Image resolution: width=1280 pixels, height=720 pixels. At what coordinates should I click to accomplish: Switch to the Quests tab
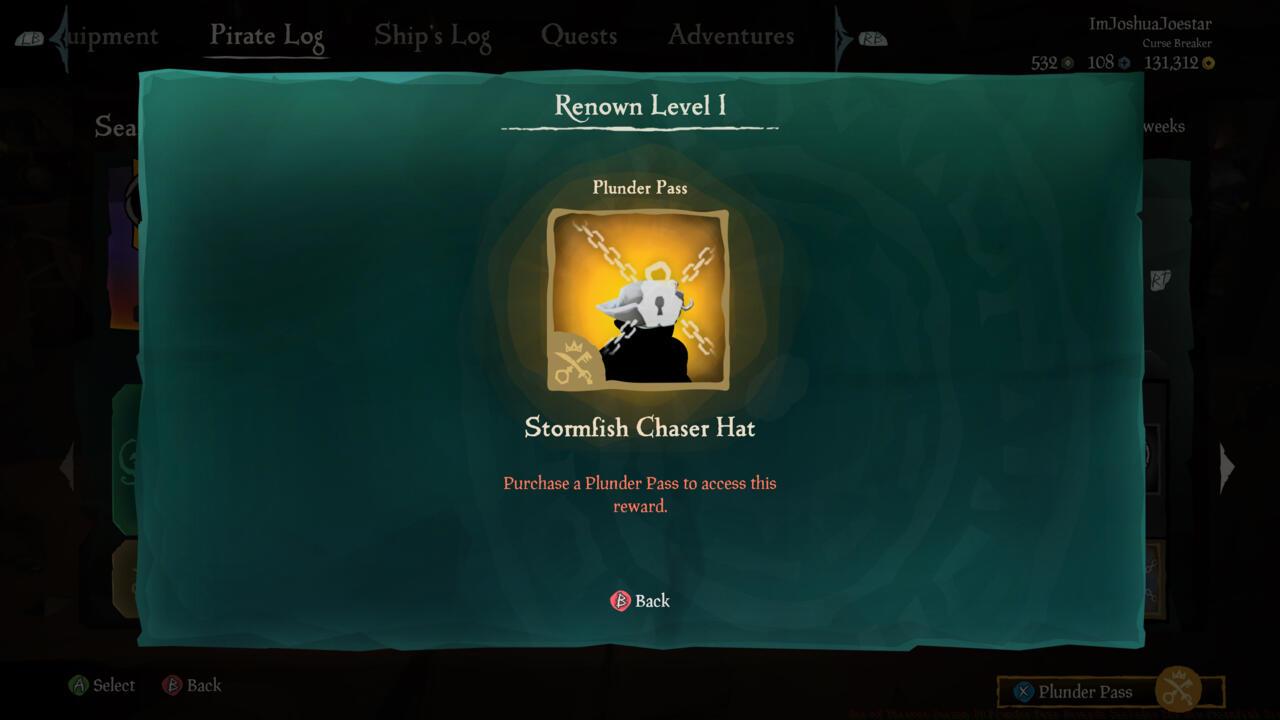[580, 35]
